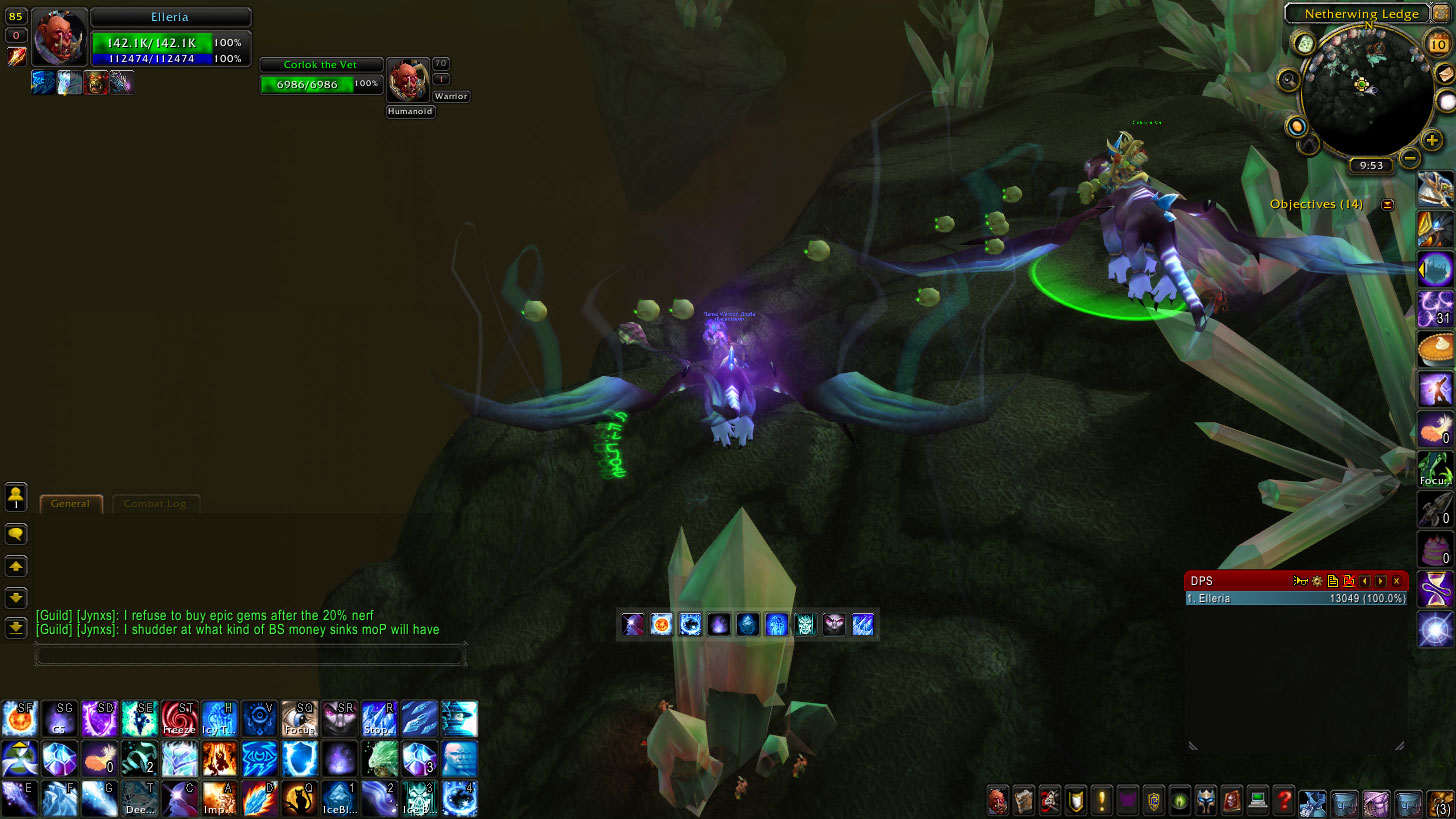Zoom in the minimap with the plus button
Screen dimensions: 1456x819
(x=1432, y=141)
